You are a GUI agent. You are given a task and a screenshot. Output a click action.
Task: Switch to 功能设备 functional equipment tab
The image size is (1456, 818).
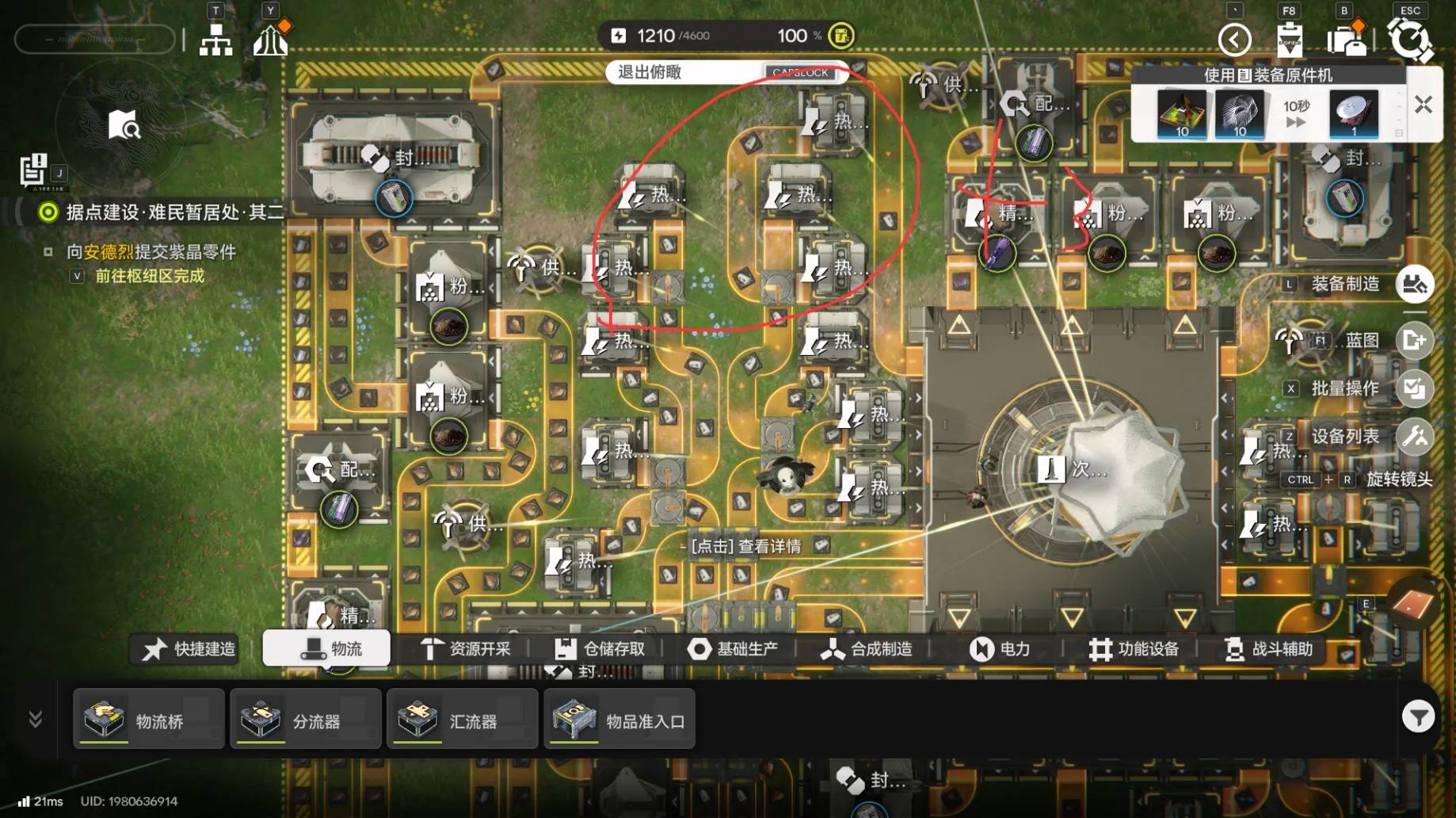tap(1134, 649)
